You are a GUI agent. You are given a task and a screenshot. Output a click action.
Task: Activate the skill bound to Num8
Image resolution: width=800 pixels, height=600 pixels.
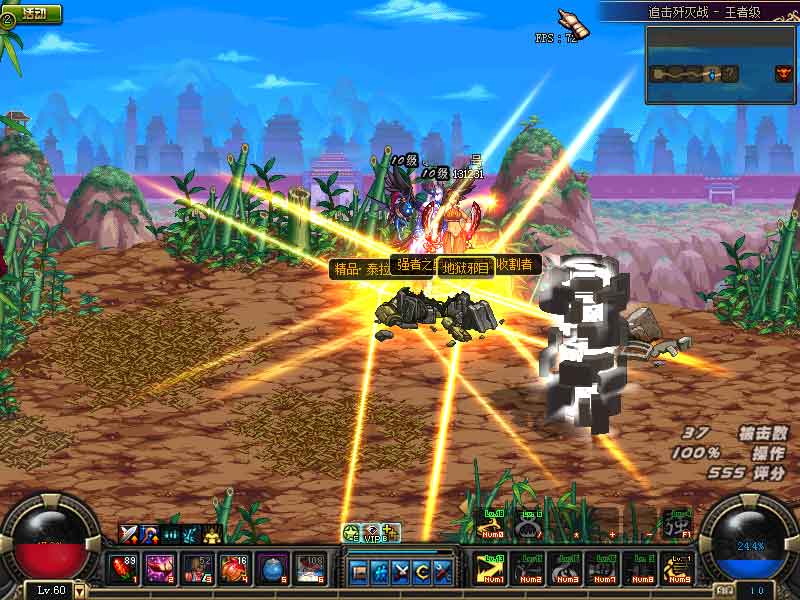coord(641,569)
